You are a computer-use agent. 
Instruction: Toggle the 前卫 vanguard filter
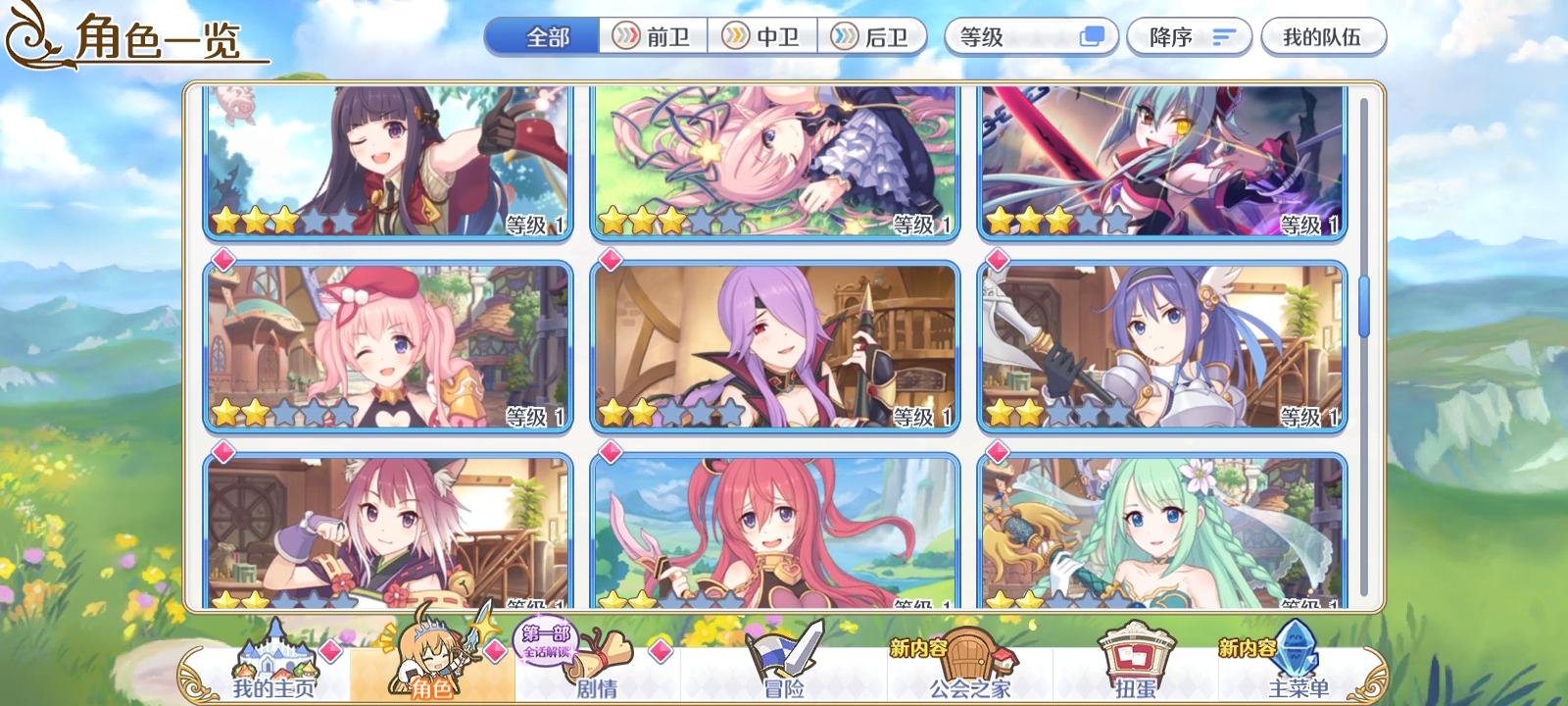click(654, 35)
